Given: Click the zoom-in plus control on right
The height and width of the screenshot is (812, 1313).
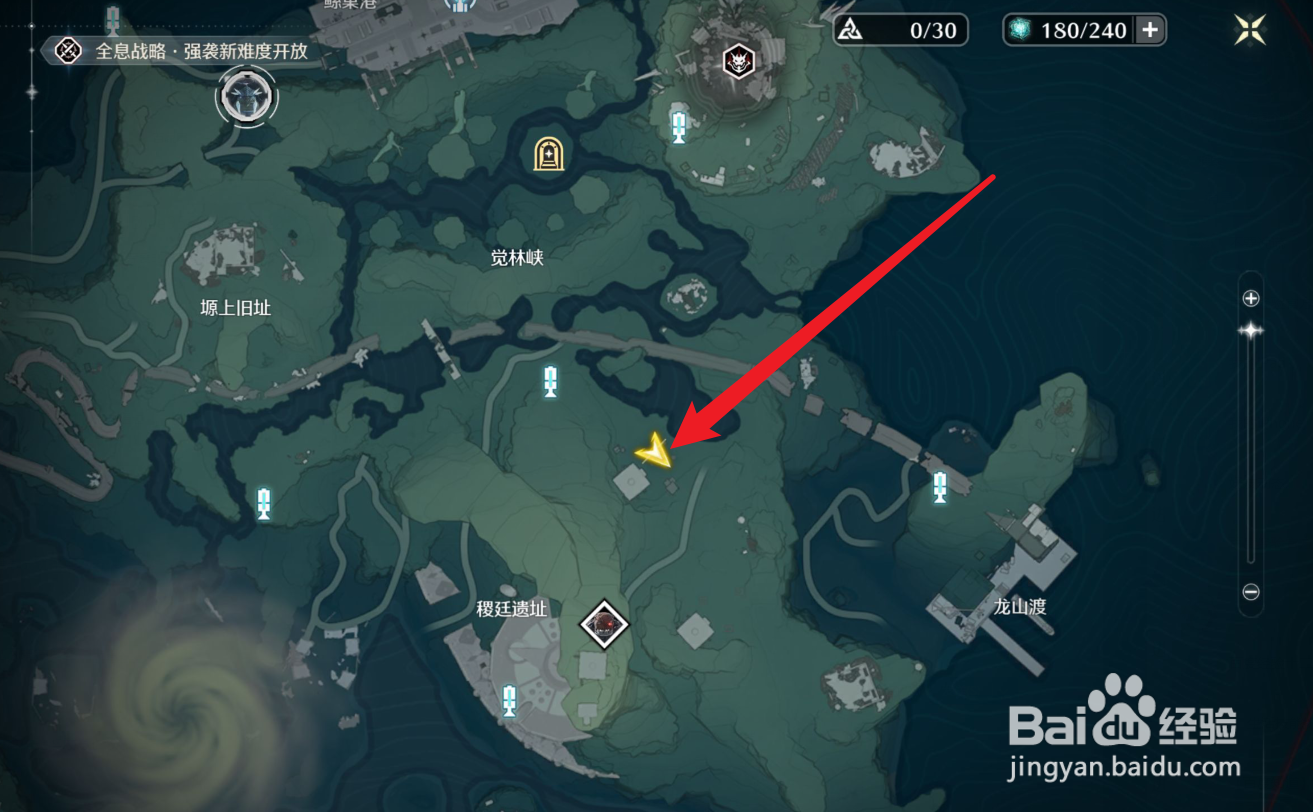Looking at the screenshot, I should tap(1251, 297).
